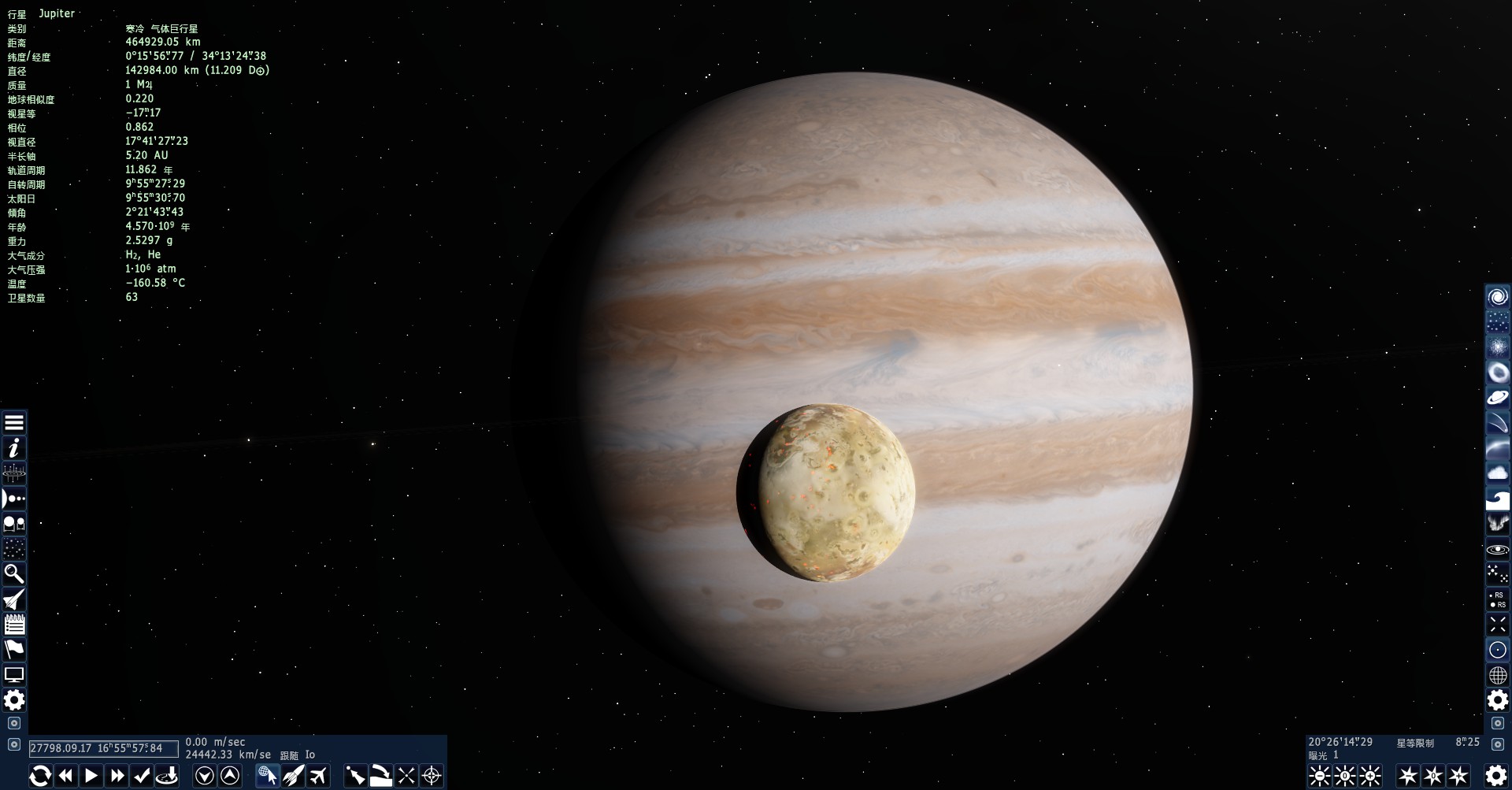Open the notebook journal icon

(x=14, y=625)
